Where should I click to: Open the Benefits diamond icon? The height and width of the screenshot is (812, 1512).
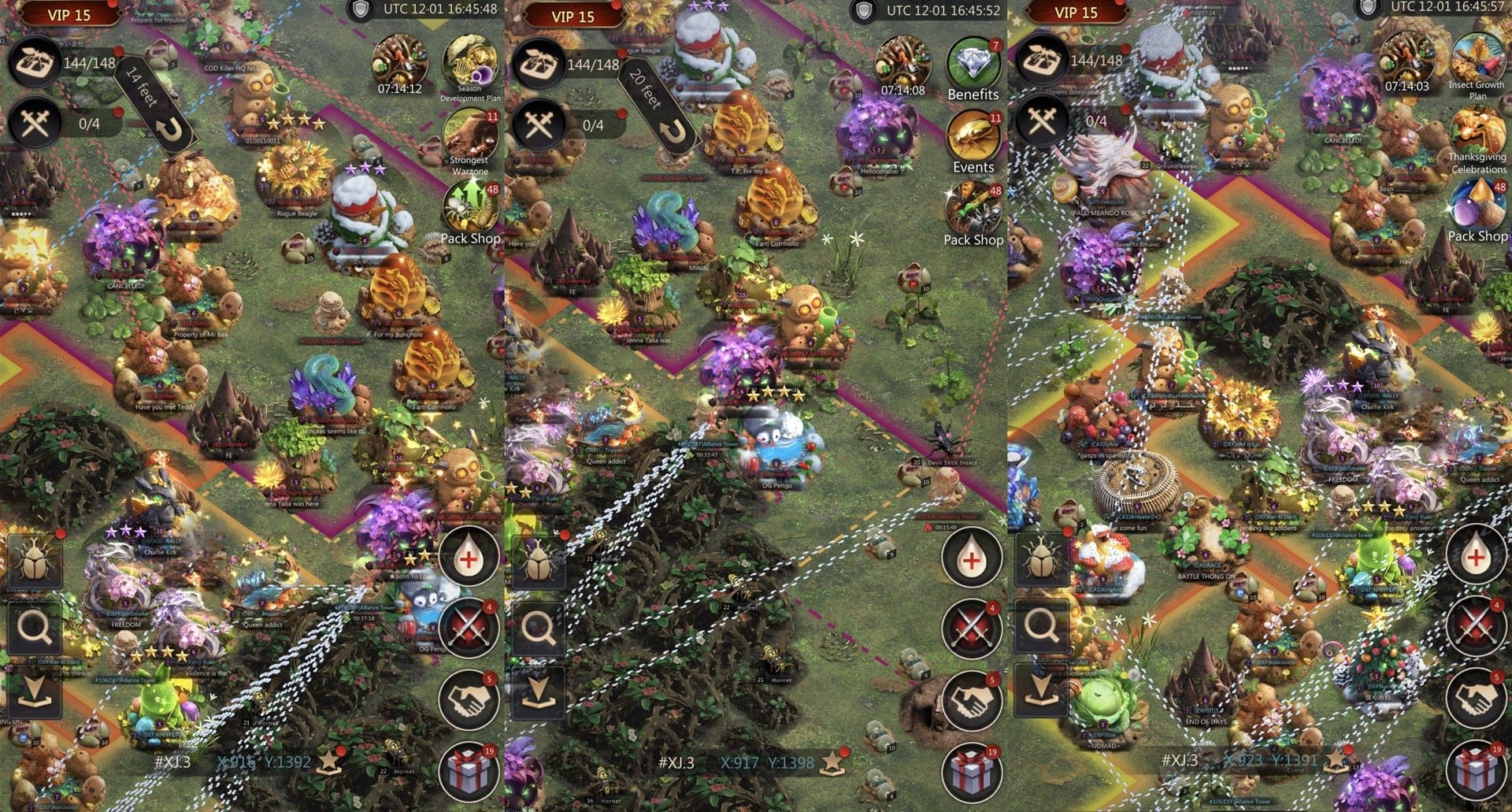click(x=973, y=65)
